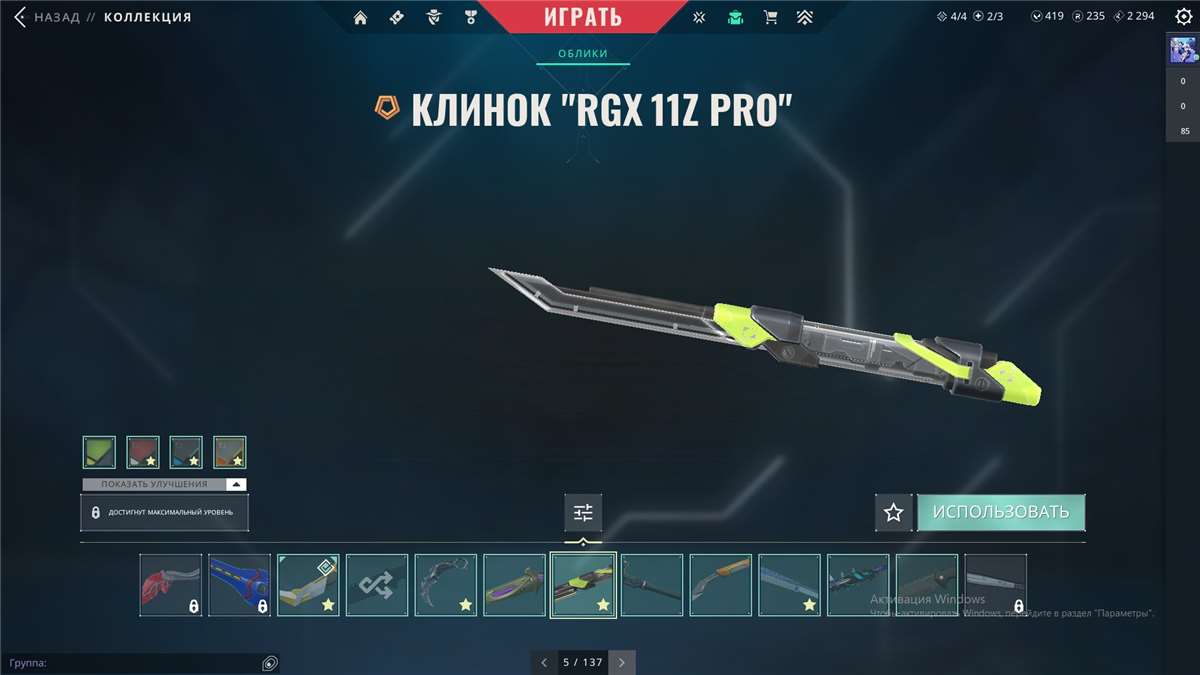
Task: Open the filter sliders button
Action: coord(583,512)
